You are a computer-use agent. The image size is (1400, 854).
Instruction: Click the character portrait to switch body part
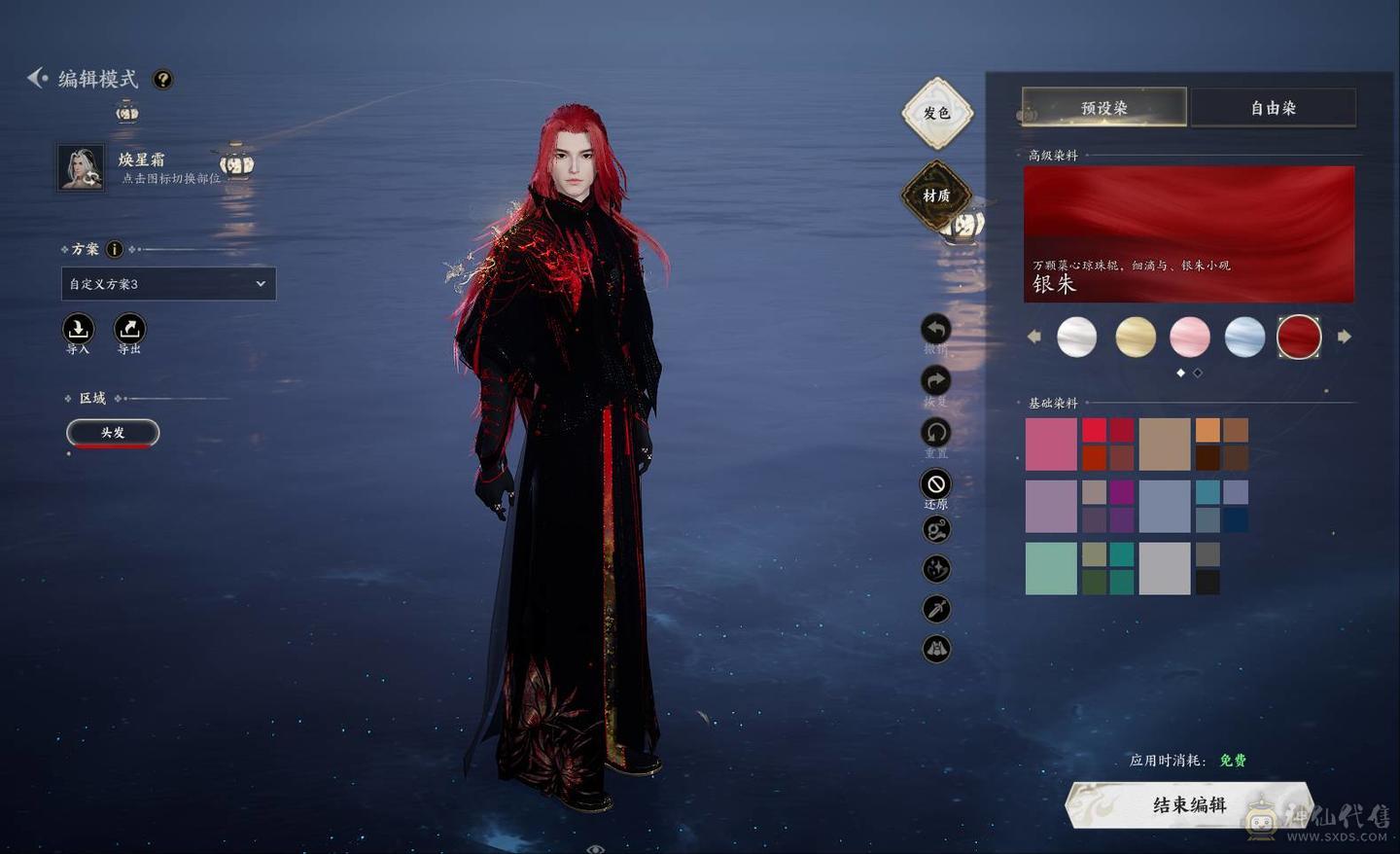(81, 168)
